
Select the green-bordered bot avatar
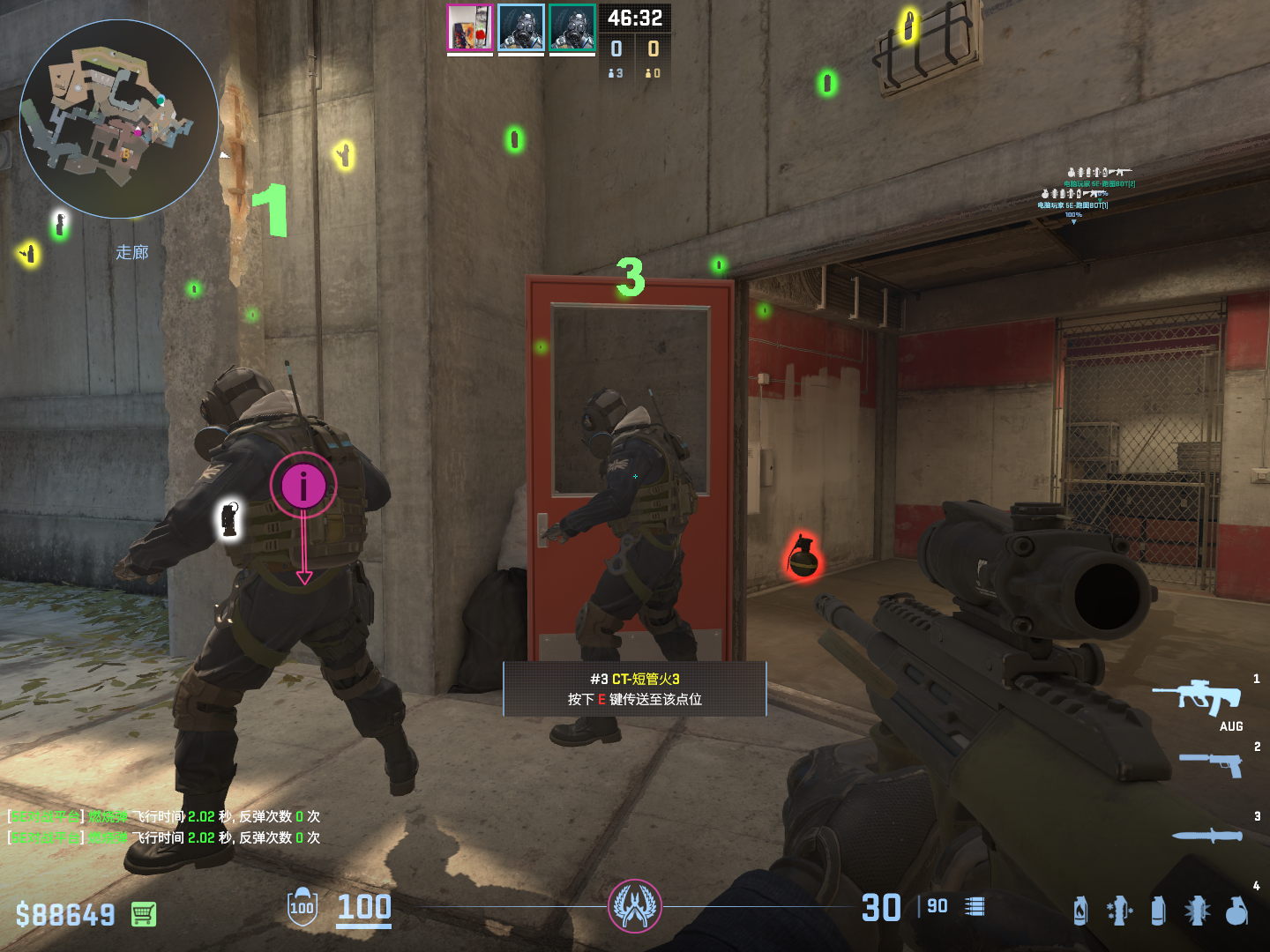(x=572, y=27)
